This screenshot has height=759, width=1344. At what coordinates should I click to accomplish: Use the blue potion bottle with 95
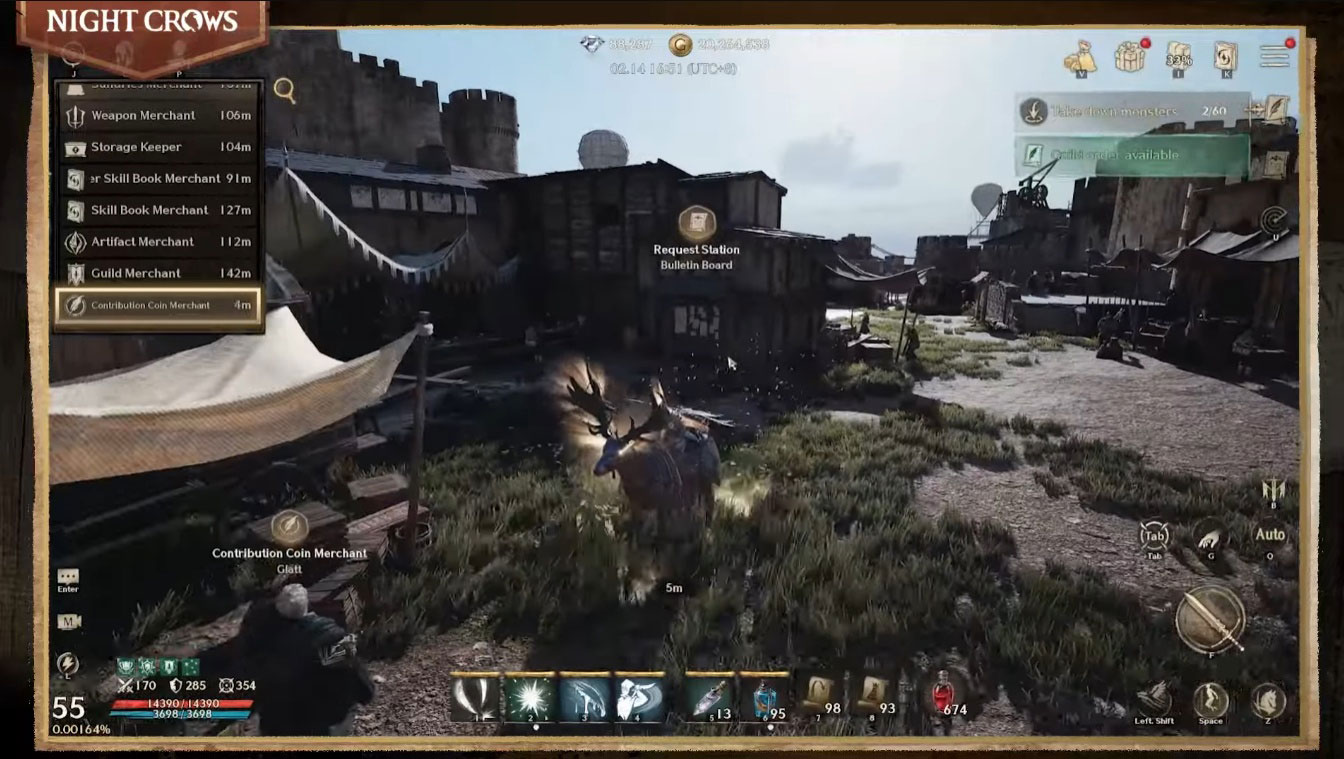coord(764,697)
